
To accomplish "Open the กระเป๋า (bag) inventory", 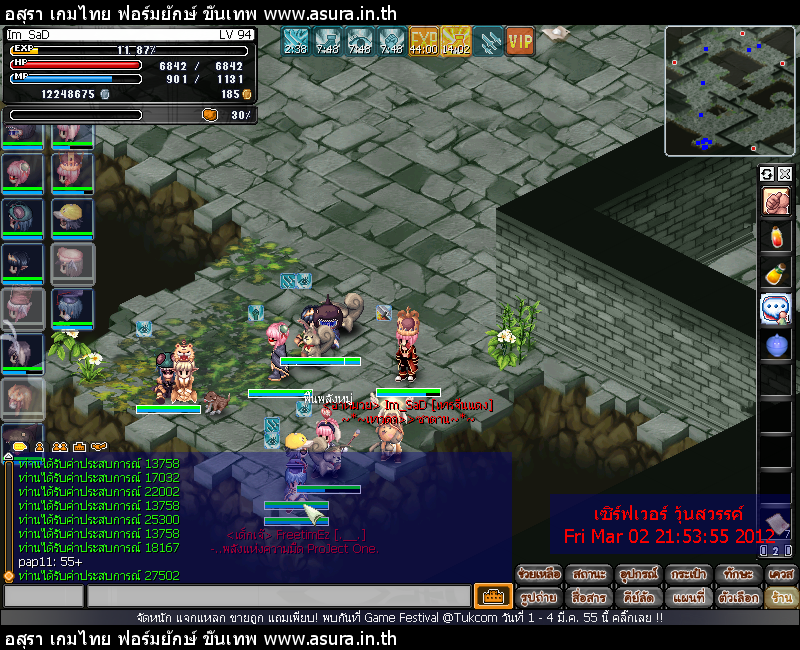I will (x=689, y=575).
